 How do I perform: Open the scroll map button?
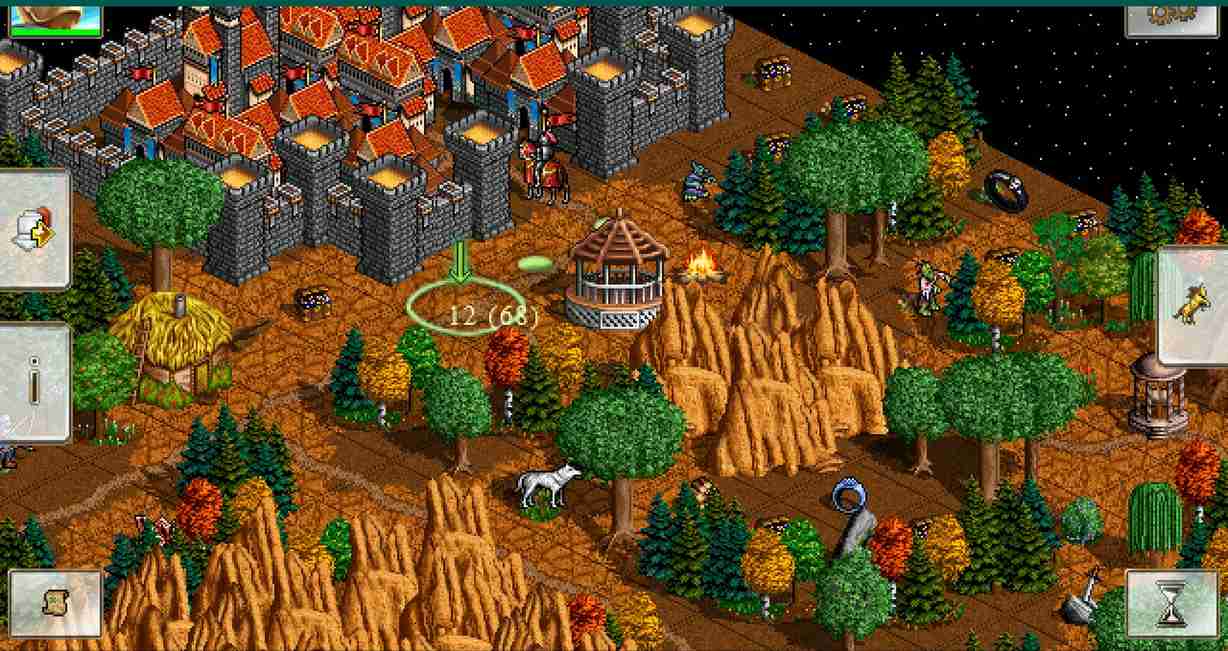click(x=55, y=603)
